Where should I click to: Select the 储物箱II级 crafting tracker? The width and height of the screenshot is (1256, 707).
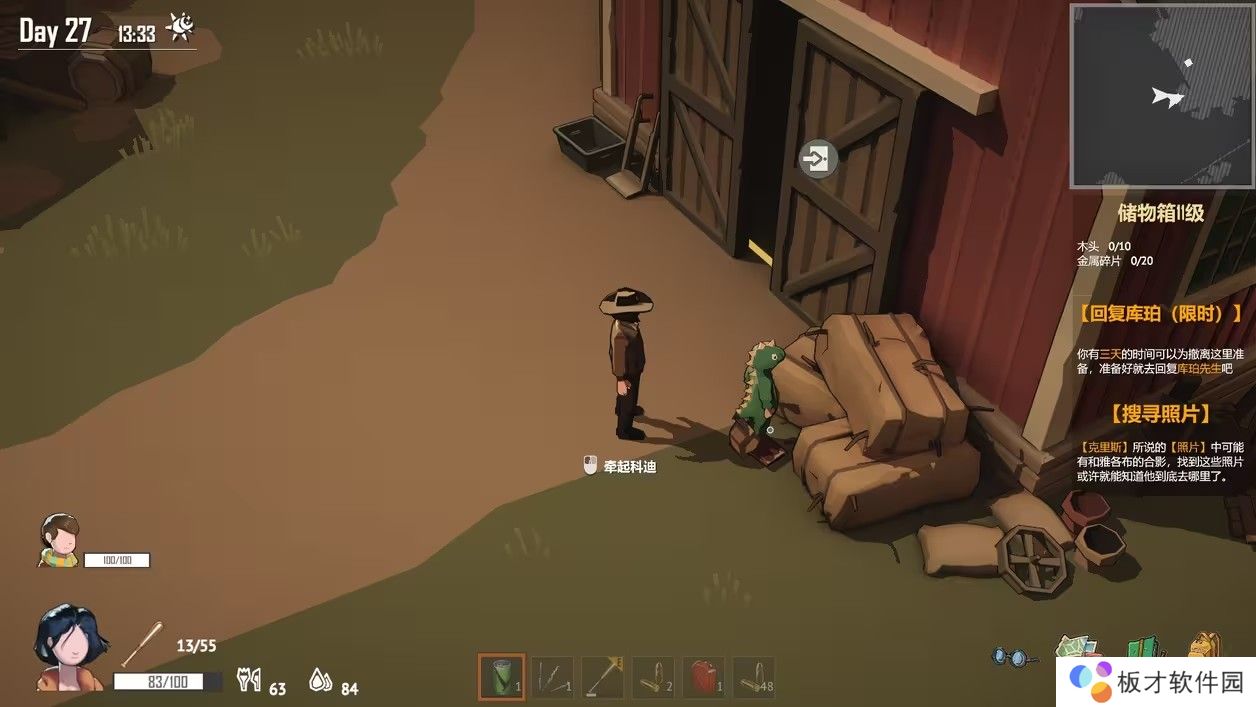click(x=1160, y=213)
